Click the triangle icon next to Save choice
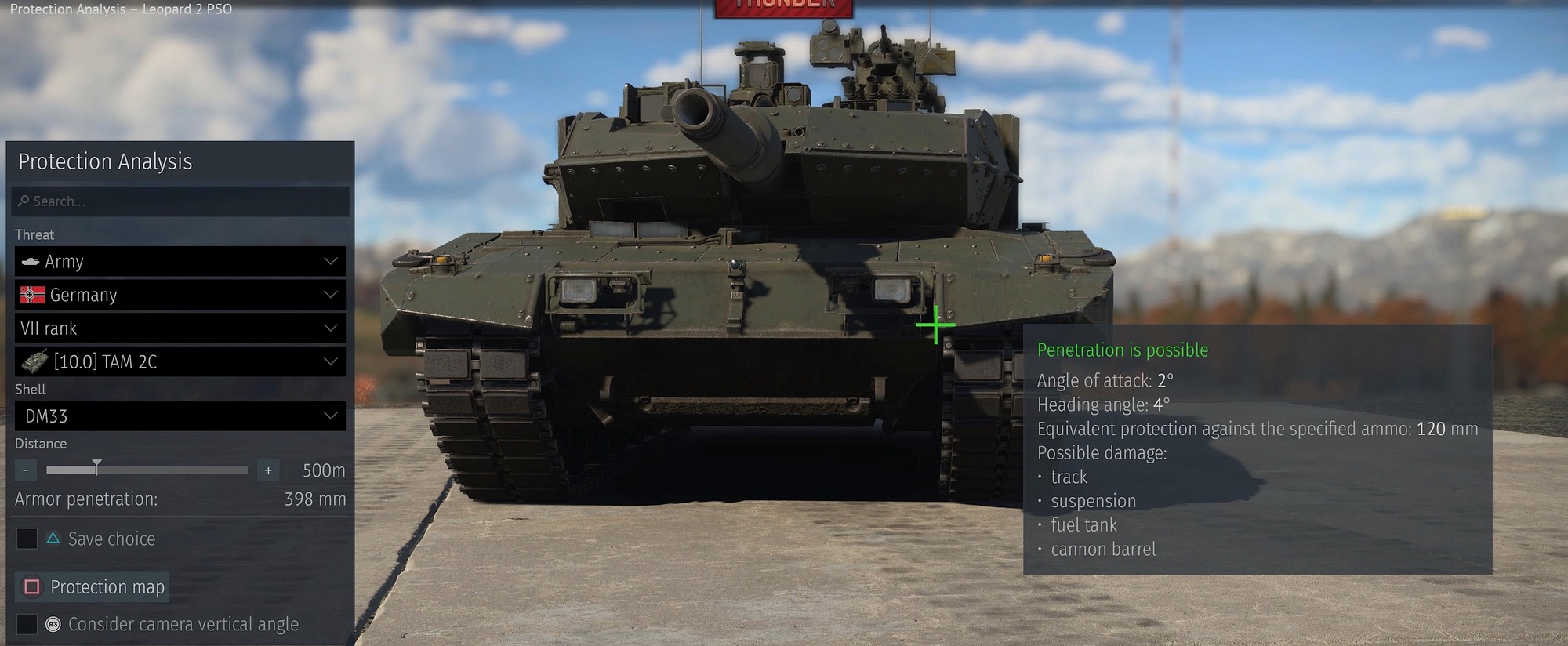 click(53, 539)
